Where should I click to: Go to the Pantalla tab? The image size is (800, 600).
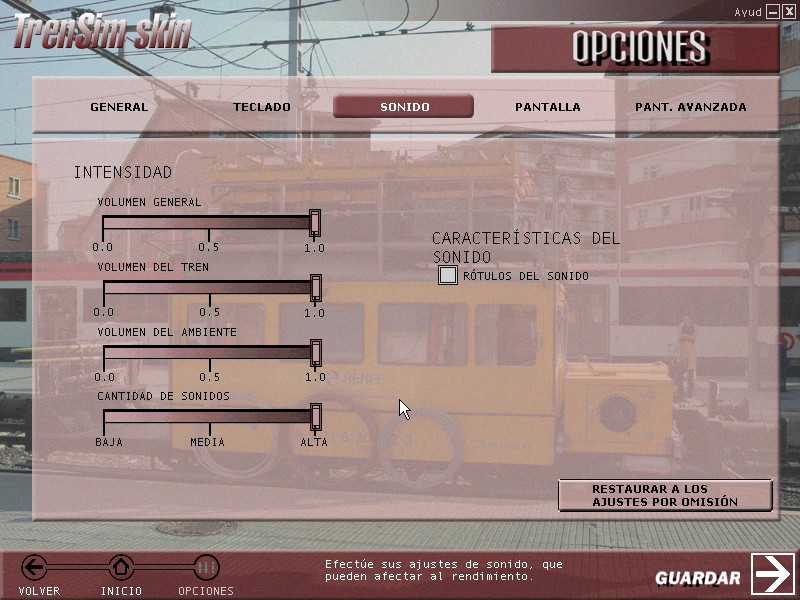tap(547, 107)
